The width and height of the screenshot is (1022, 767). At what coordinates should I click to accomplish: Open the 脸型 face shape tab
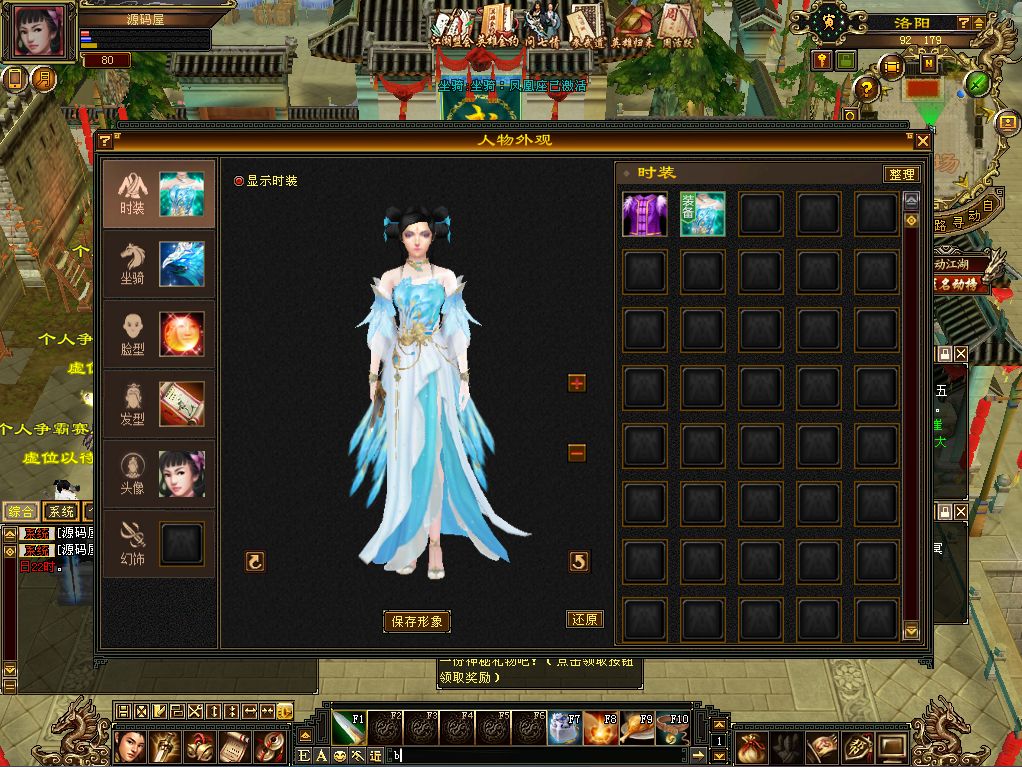[158, 334]
